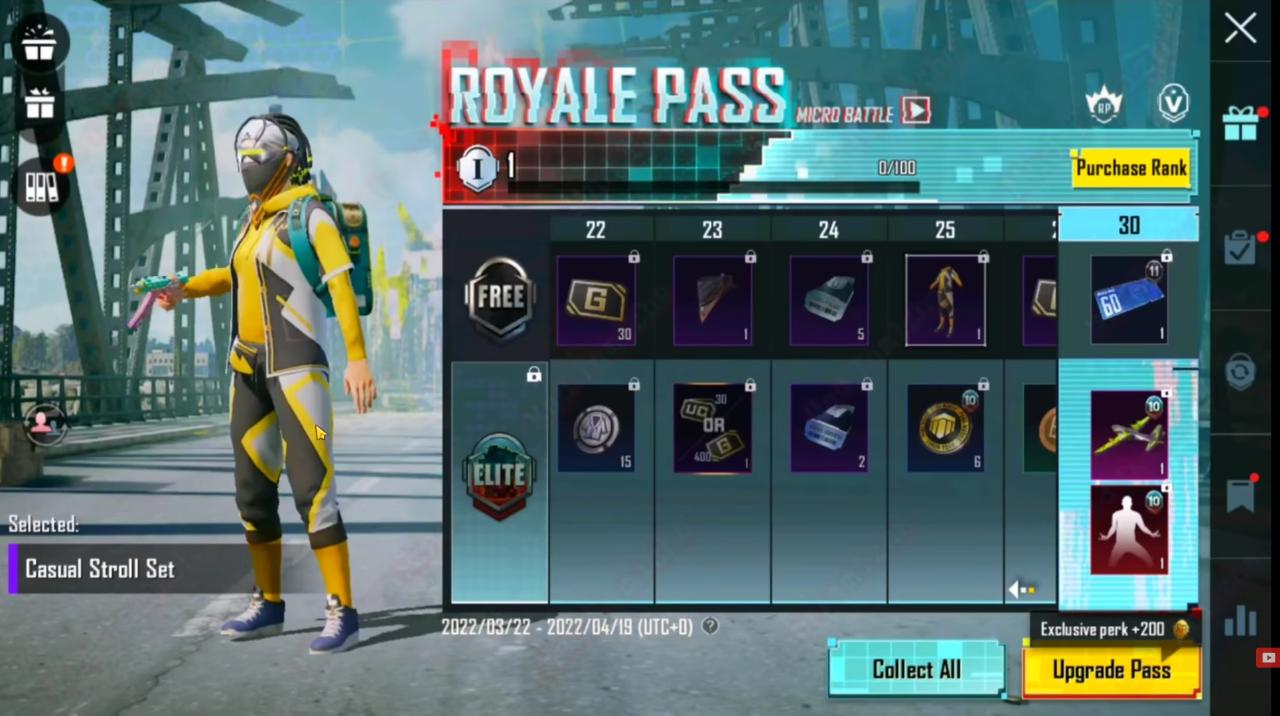Select the rank 25 free outfit reward
The height and width of the screenshot is (716, 1280).
945,300
